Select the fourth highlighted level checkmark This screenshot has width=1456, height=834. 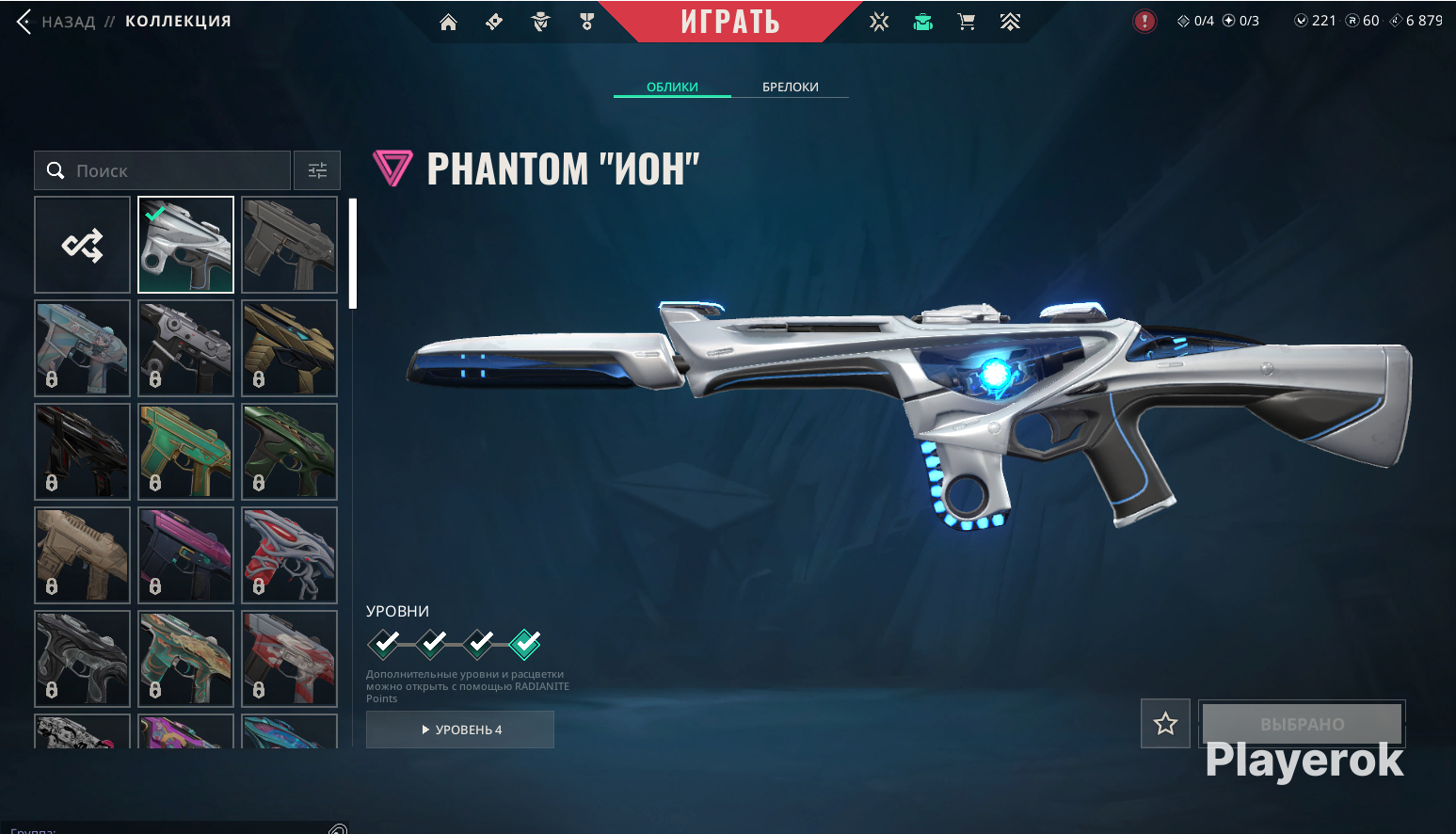click(x=525, y=644)
